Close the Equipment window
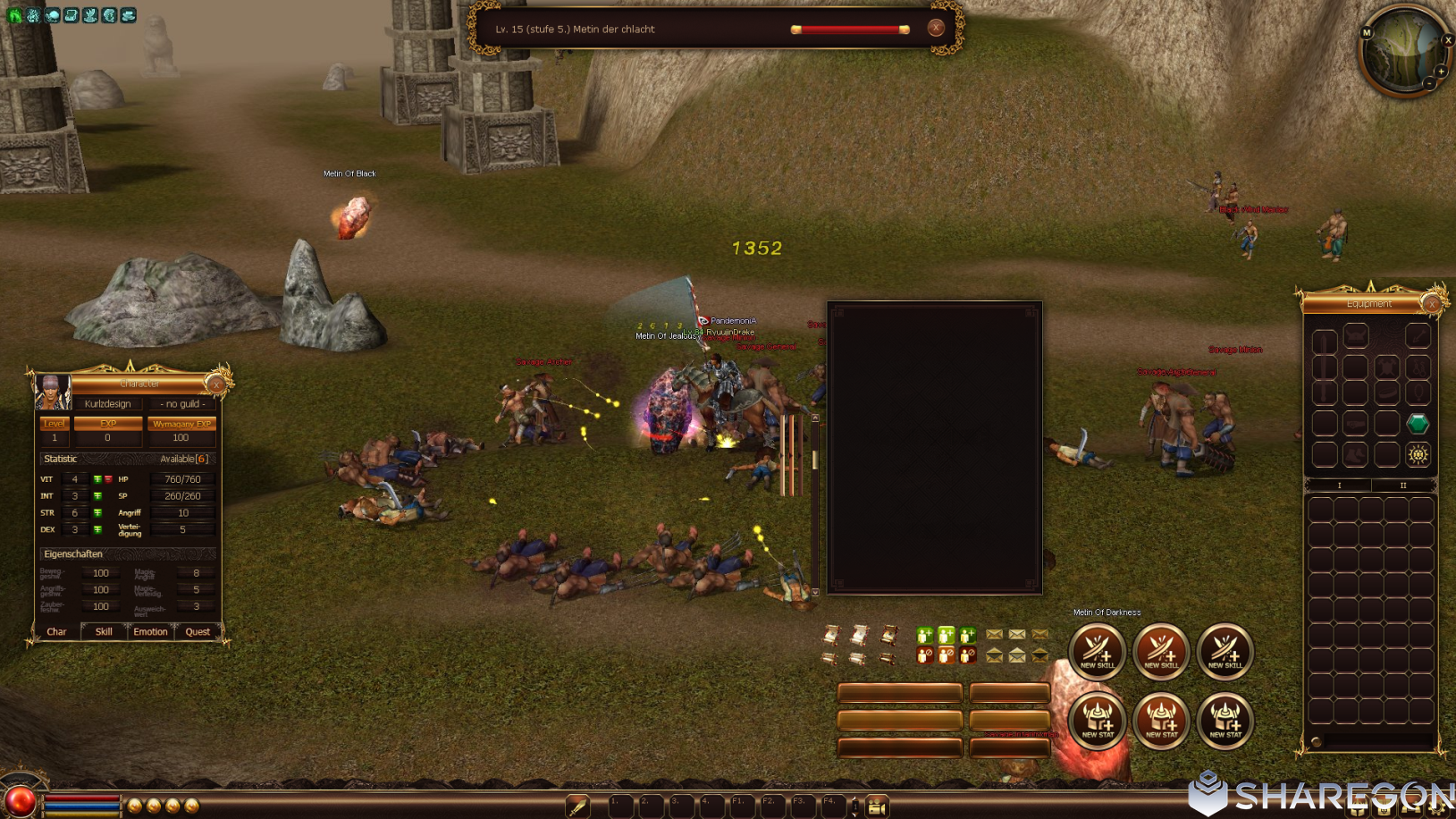Viewport: 1456px width, 819px height. point(1432,305)
